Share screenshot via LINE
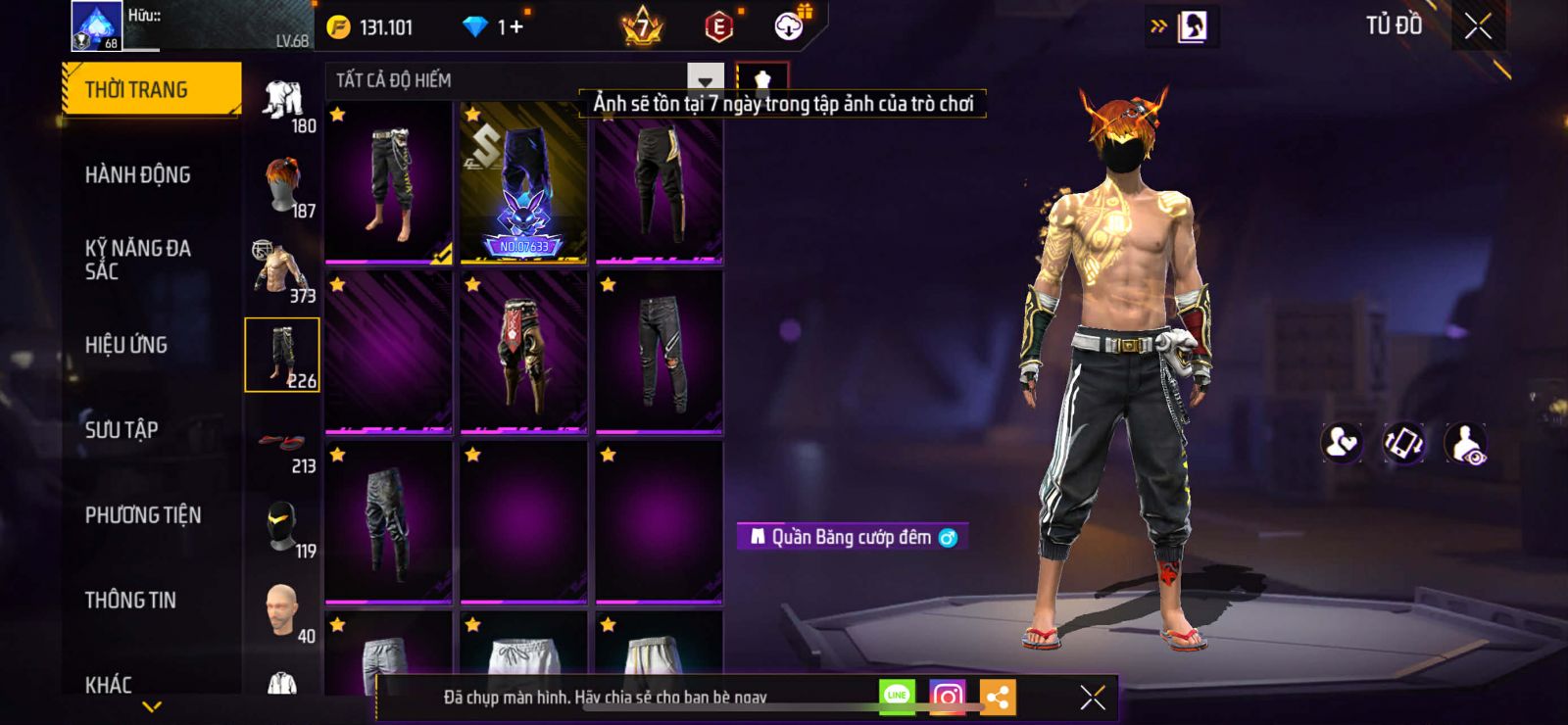Screen dimensions: 1568x725 tap(897, 697)
